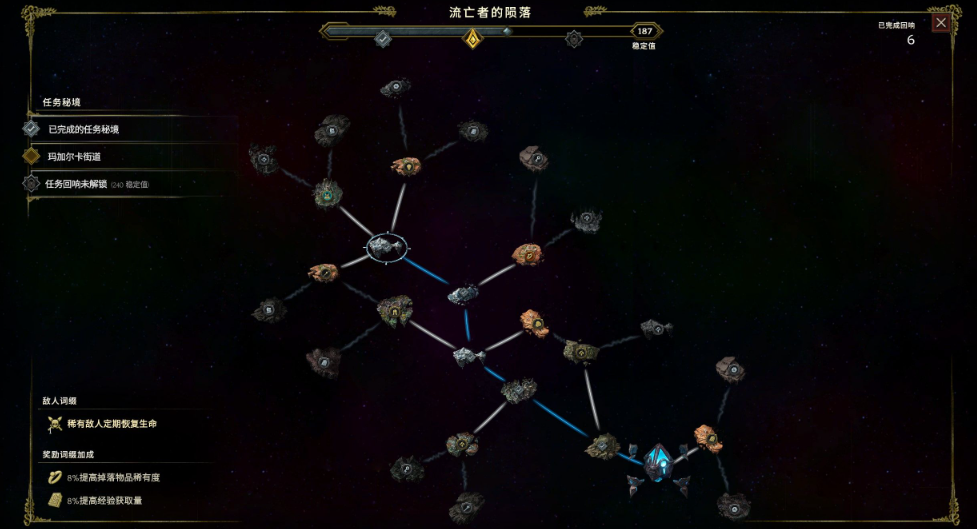Select the completed quest echo entry (已完成的任务秘境)
This screenshot has height=529, width=977.
tap(84, 129)
